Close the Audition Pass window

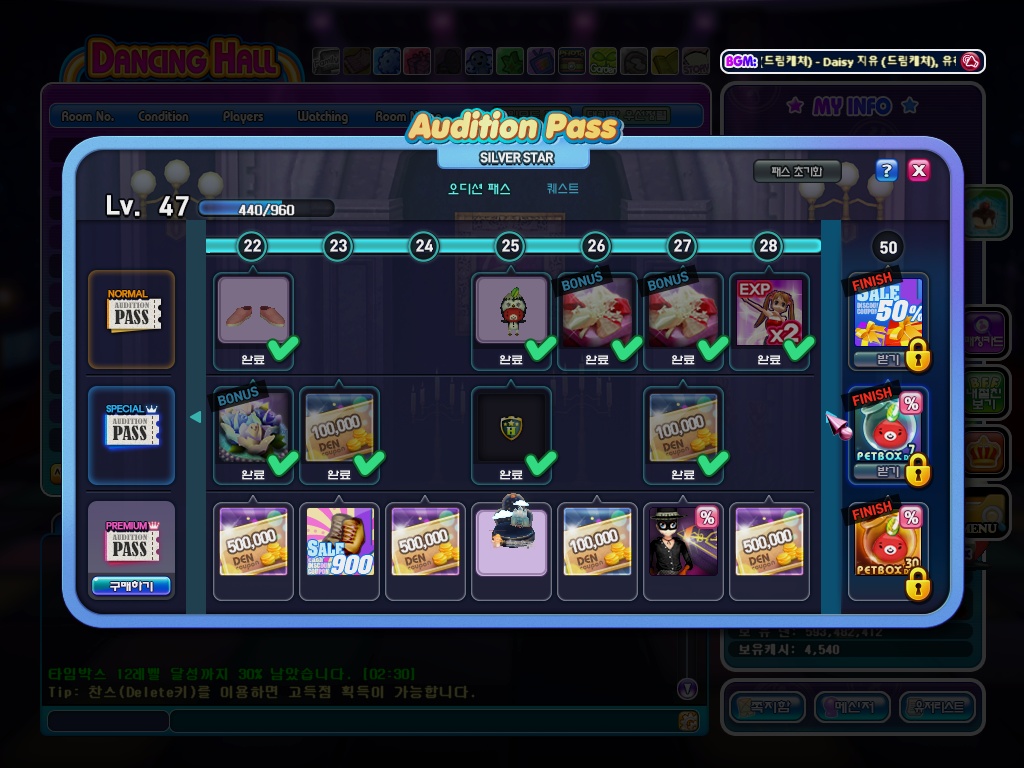pos(918,170)
